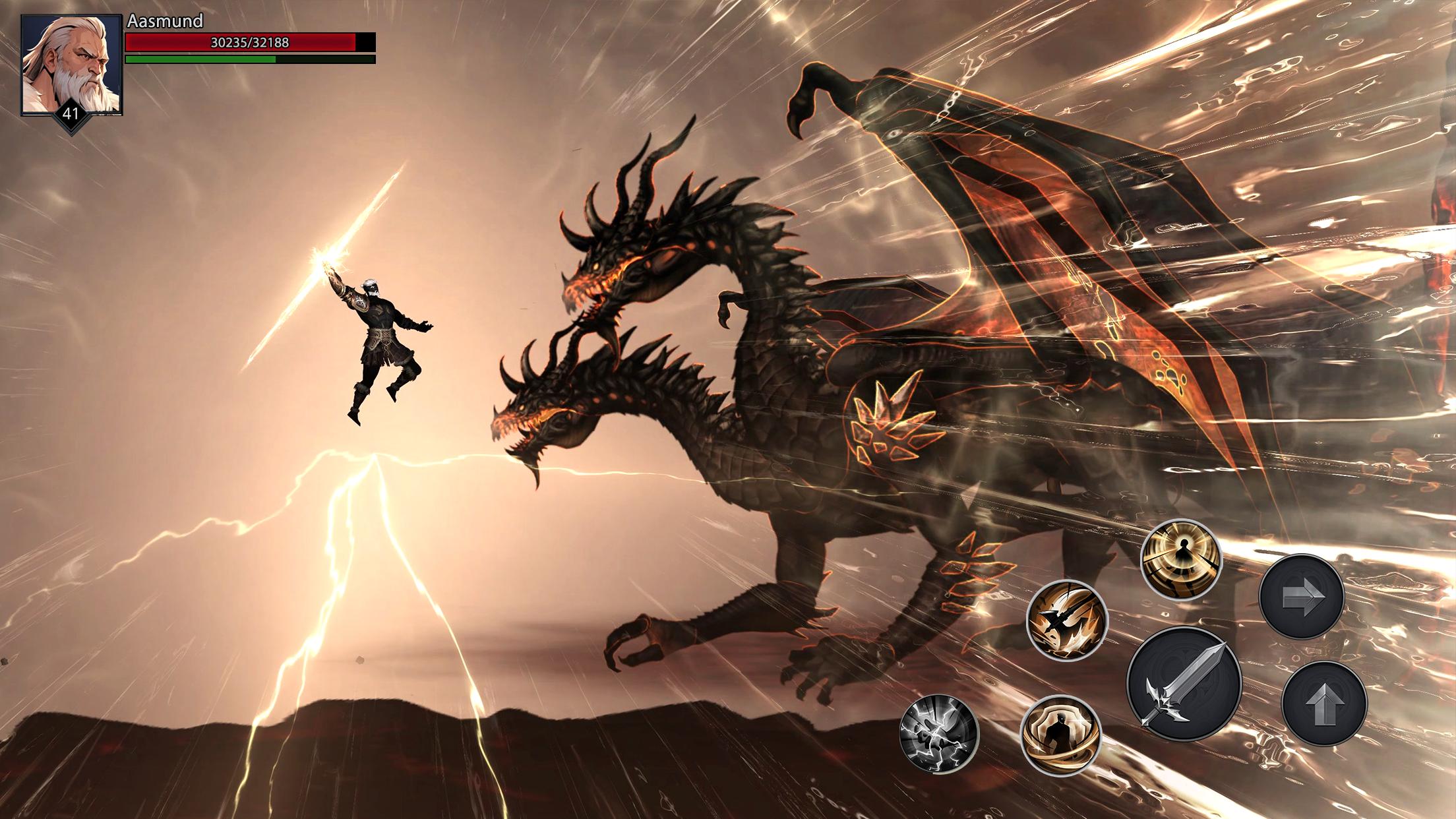Tap the name Aasmund to view profile
The height and width of the screenshot is (819, 1456).
pos(164,21)
